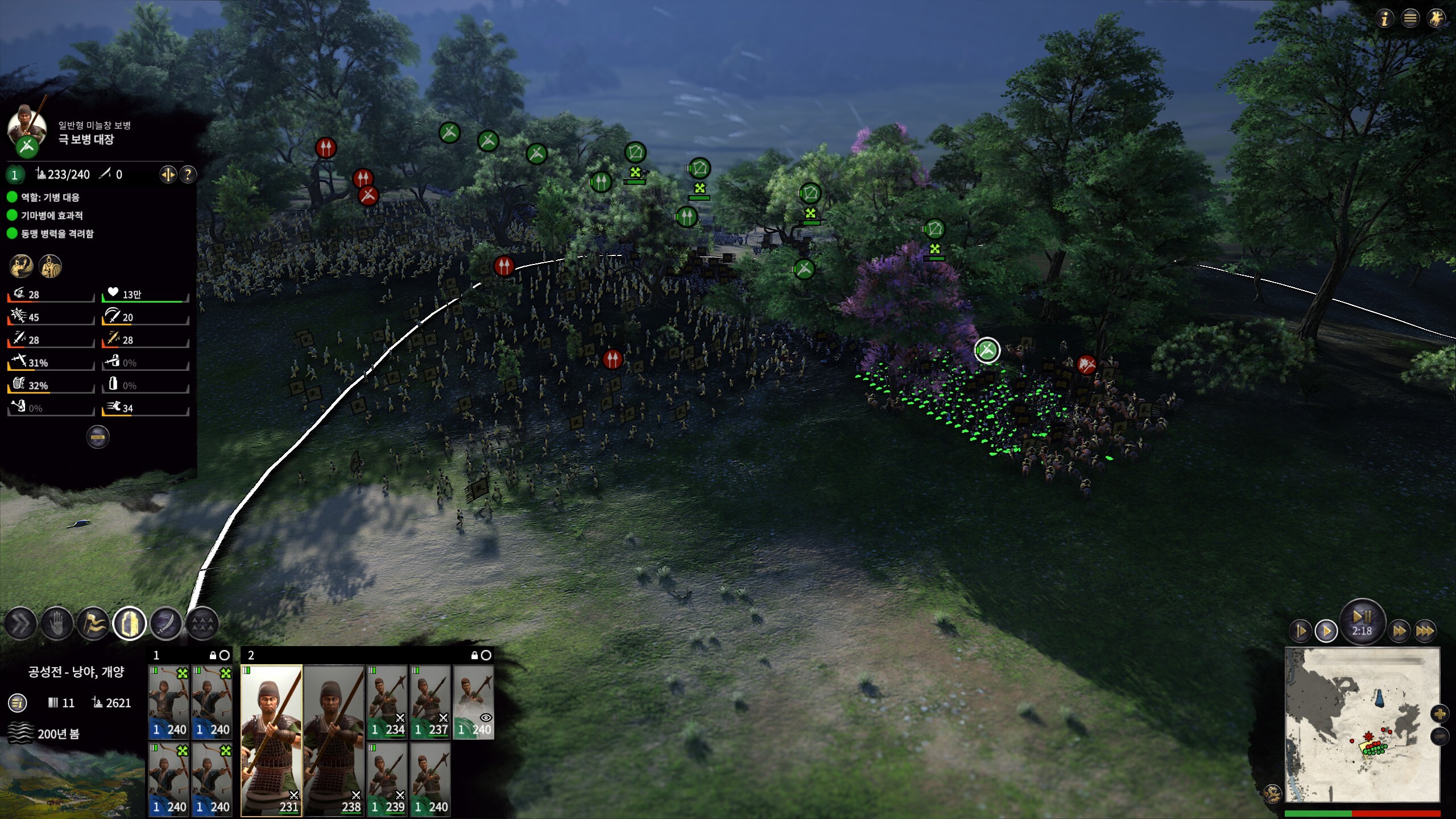Screen dimensions: 1456x819
Task: Select the large spearman card showing 238
Action: pyautogui.click(x=334, y=741)
